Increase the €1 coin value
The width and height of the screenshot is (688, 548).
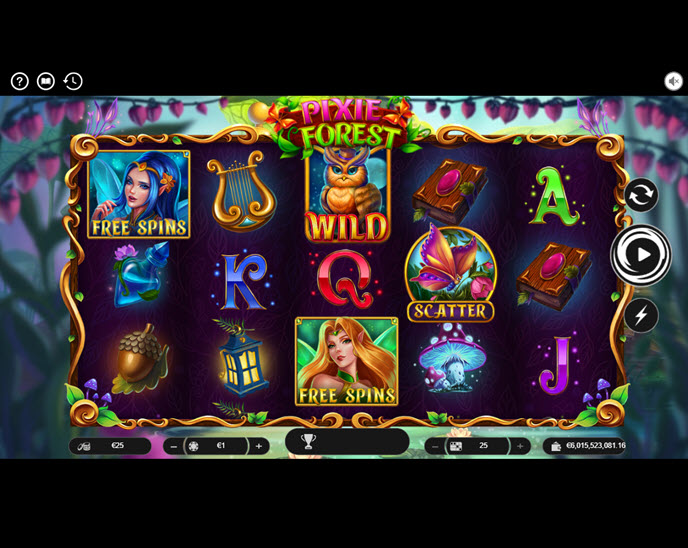click(259, 446)
